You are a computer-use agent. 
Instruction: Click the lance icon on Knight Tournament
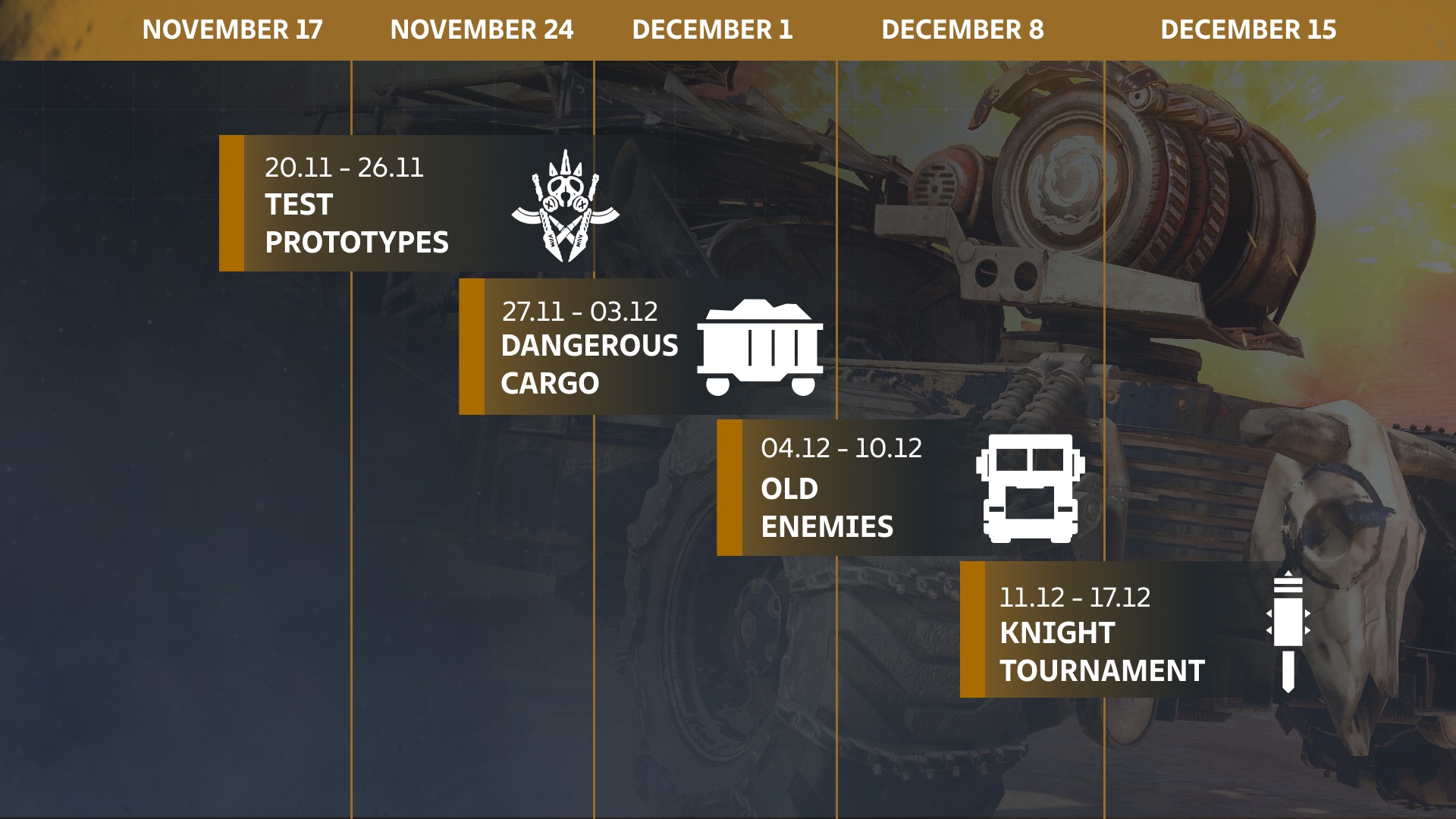click(1288, 631)
